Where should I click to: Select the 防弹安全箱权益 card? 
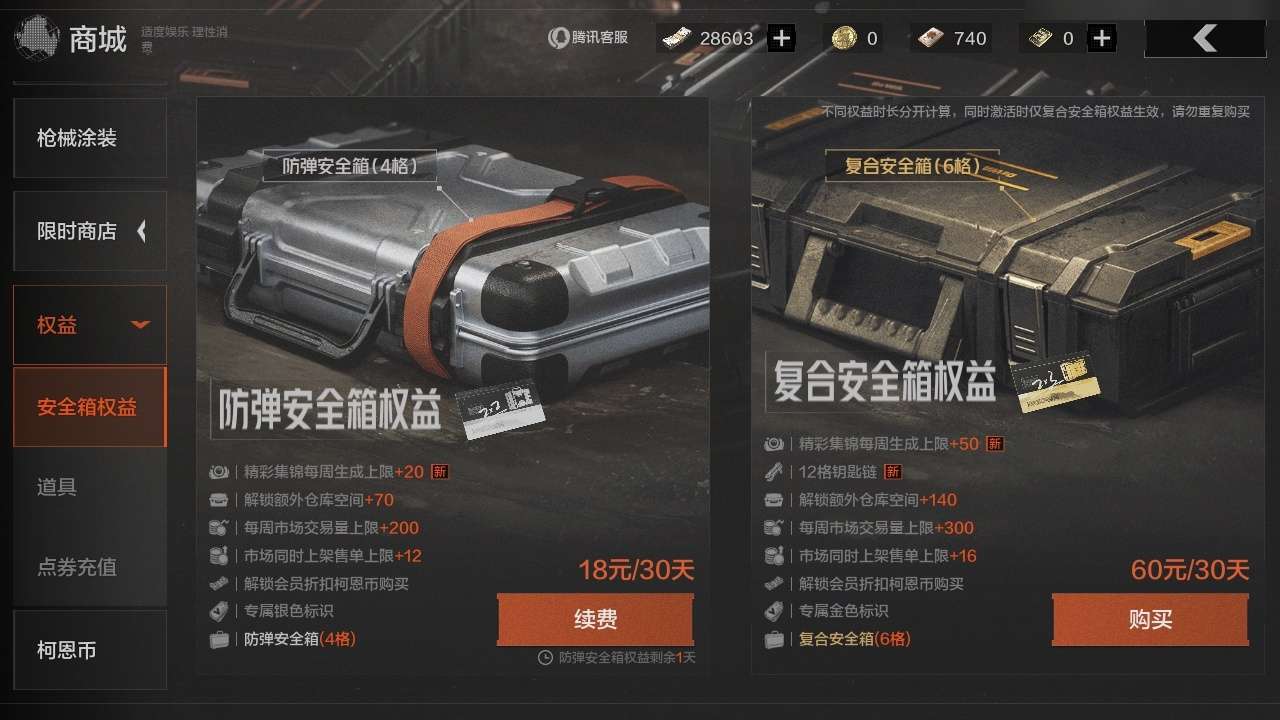452,300
